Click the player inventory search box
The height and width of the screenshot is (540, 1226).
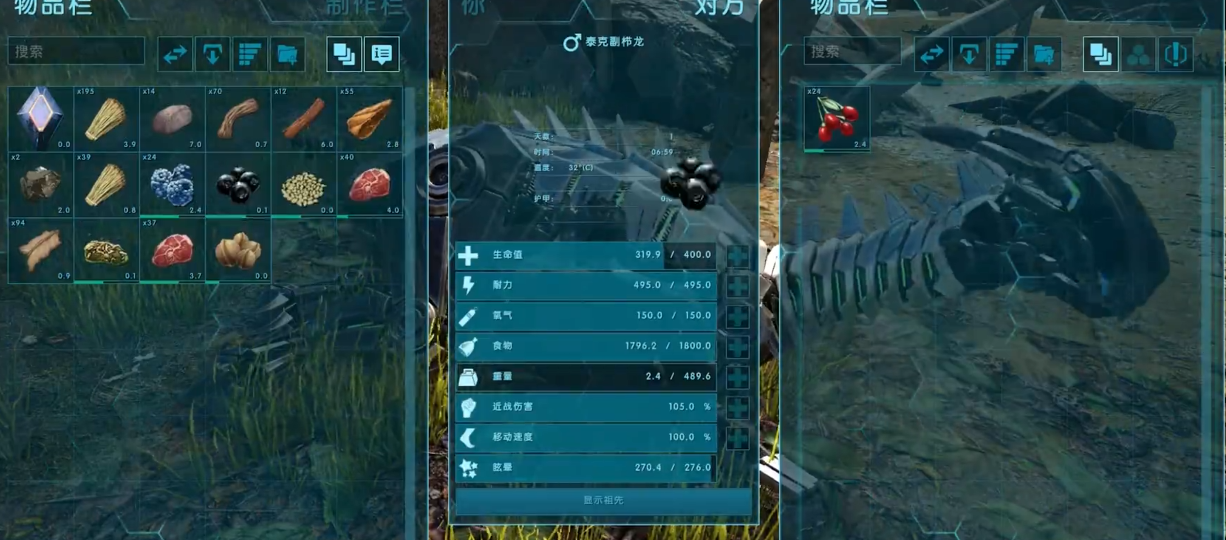[x=76, y=52]
